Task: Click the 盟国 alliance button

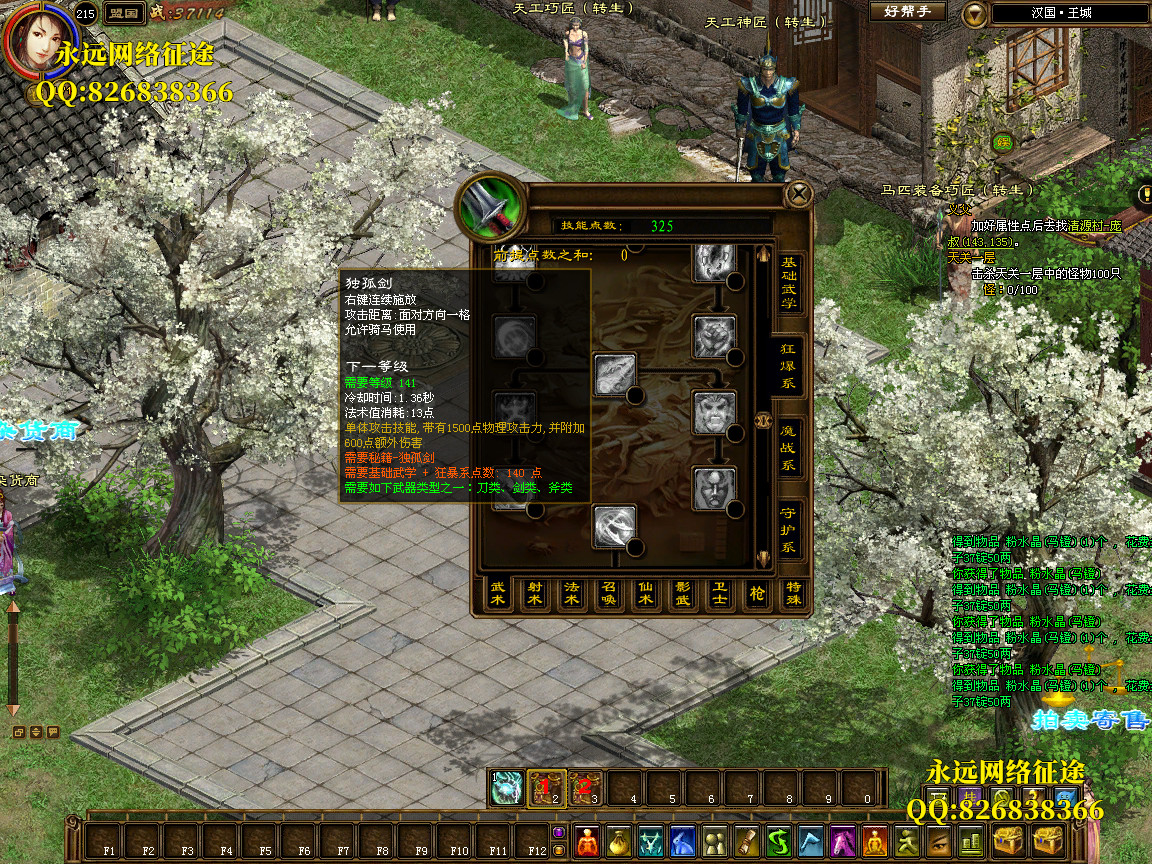Action: [122, 13]
